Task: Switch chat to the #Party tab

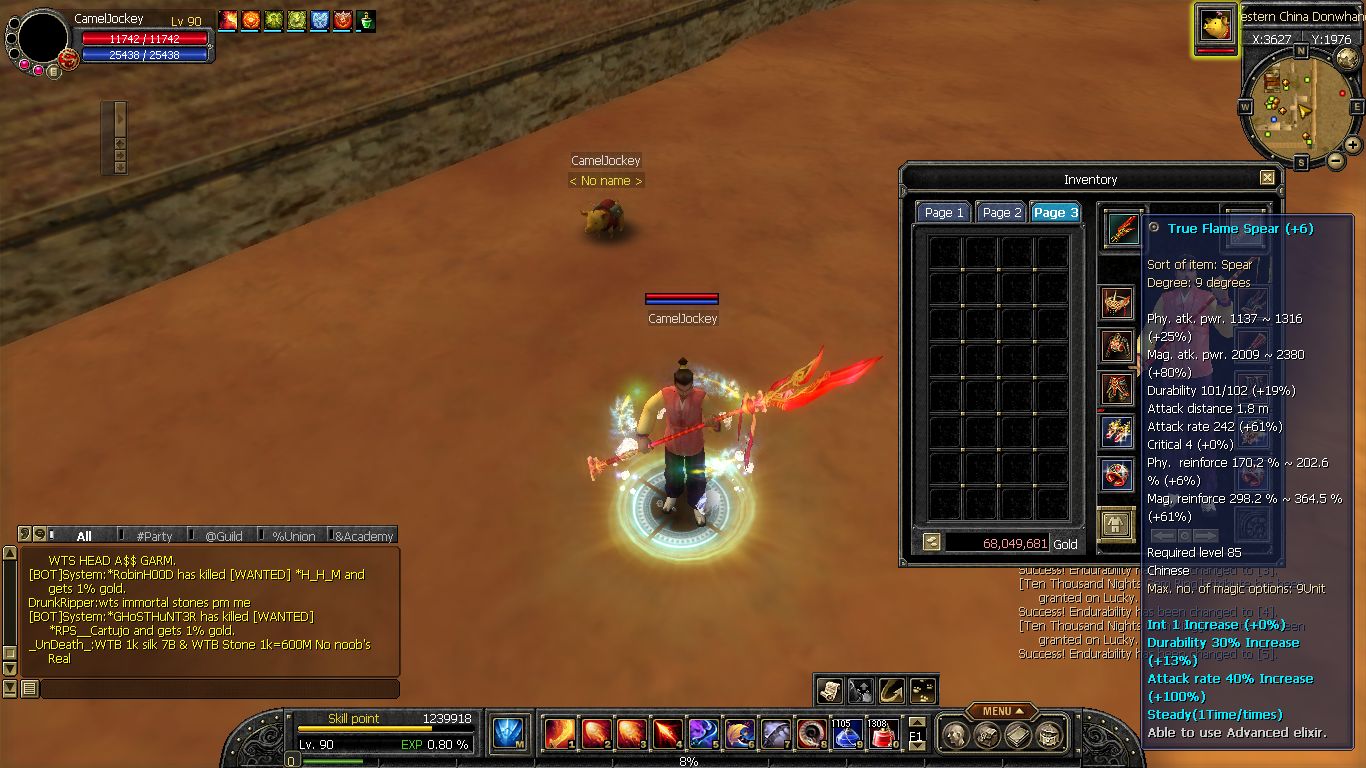Action: pos(155,536)
